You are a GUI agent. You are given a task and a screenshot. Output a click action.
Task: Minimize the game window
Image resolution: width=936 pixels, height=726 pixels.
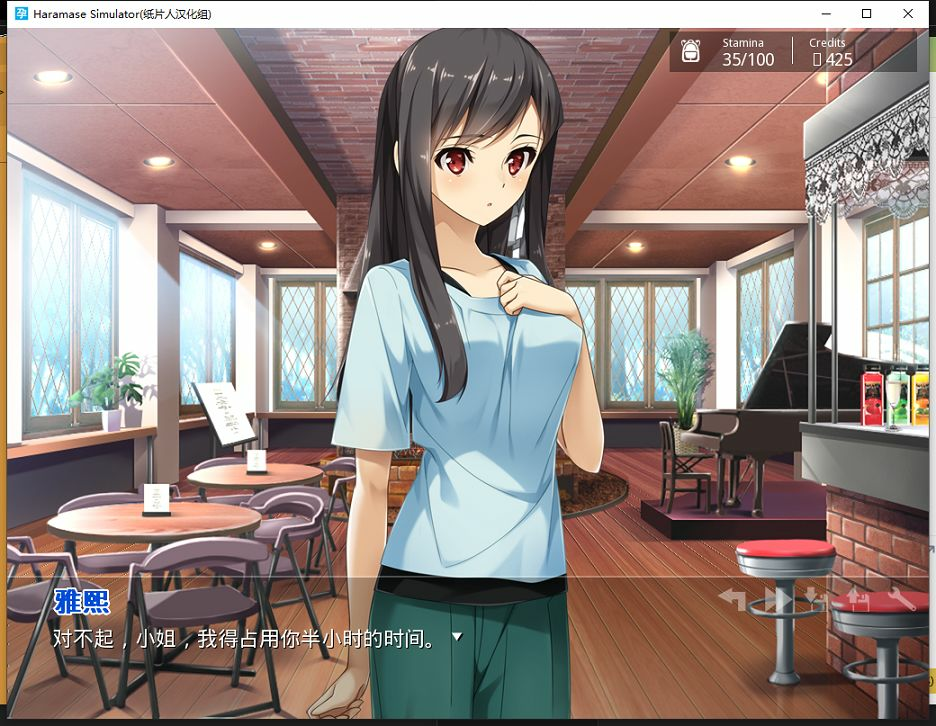coord(826,14)
